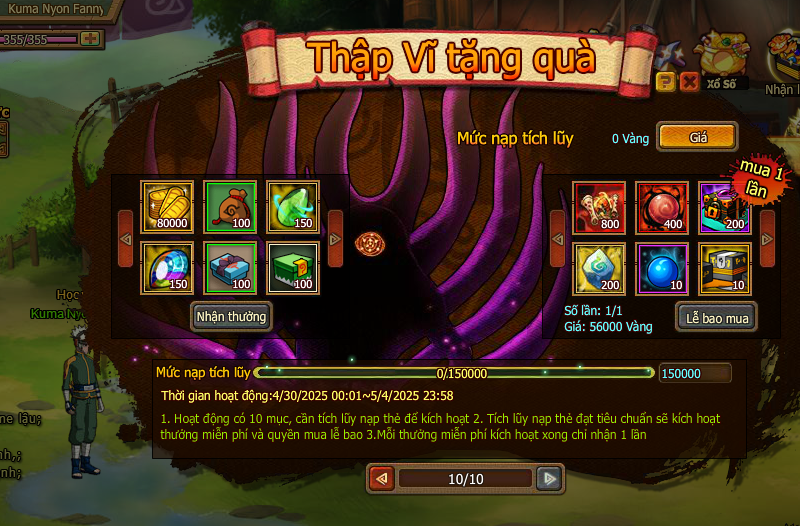Select the green crystal reward slot
Screen dimensions: 800x526
(x=294, y=207)
